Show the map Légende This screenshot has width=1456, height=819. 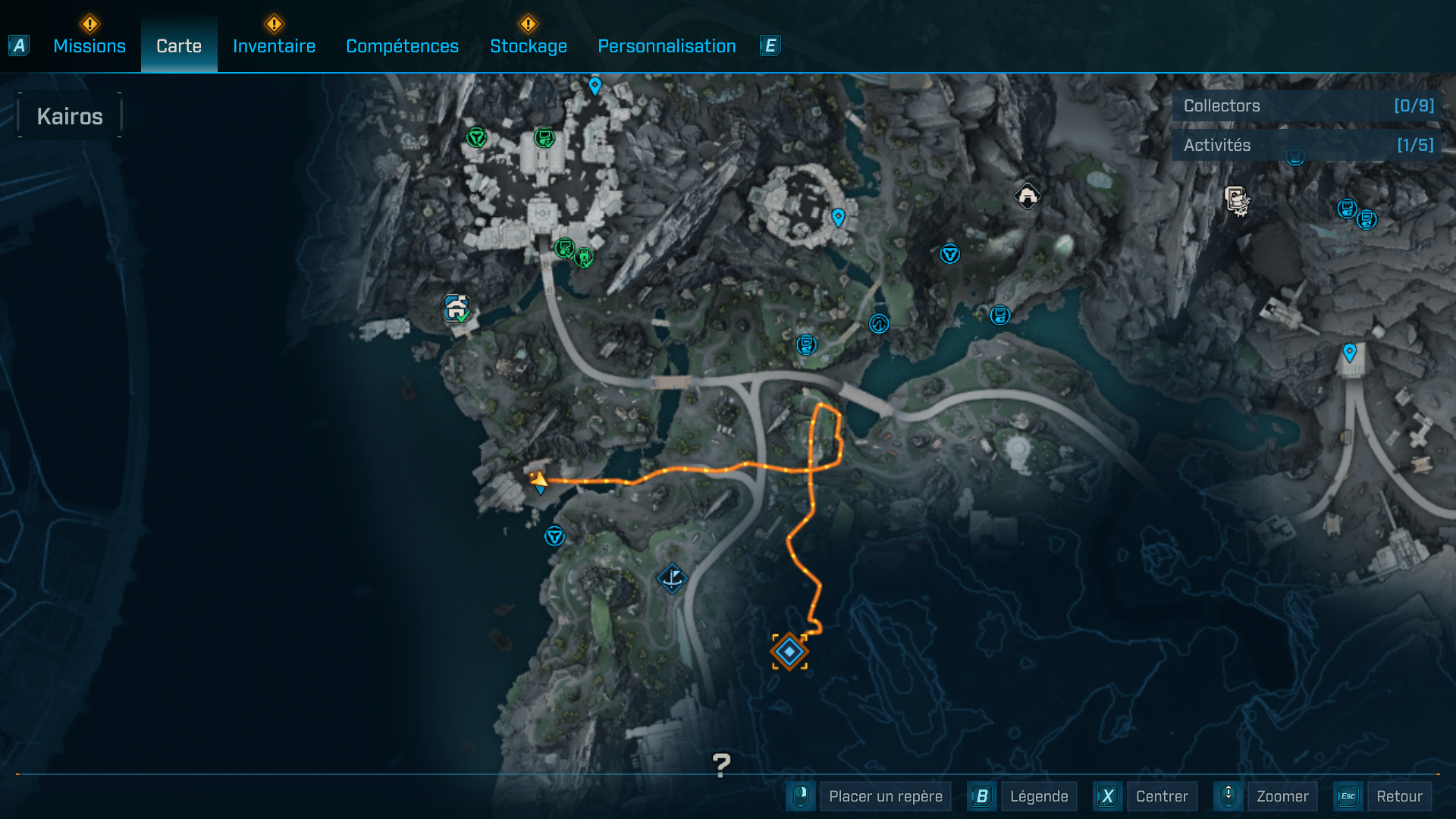(x=1038, y=796)
